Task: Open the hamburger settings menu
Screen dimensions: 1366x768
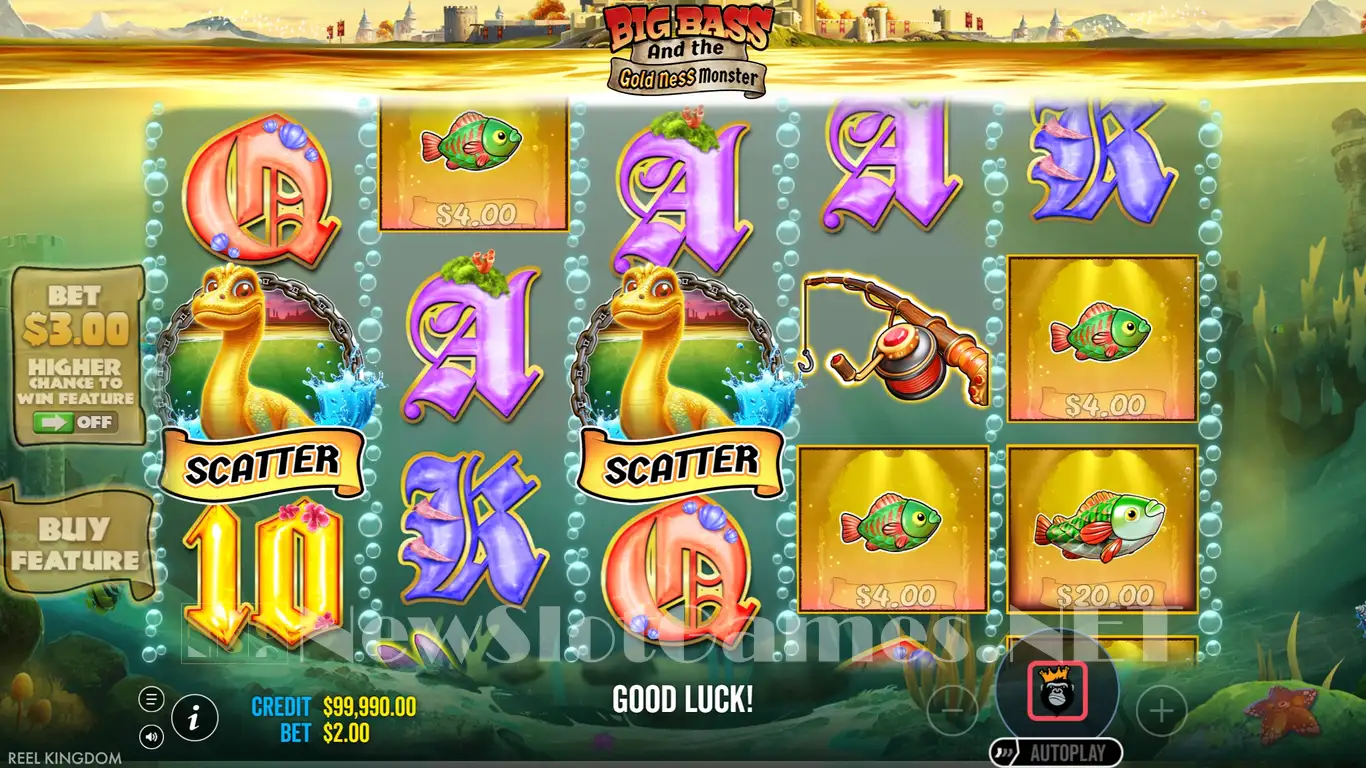Action: [152, 699]
